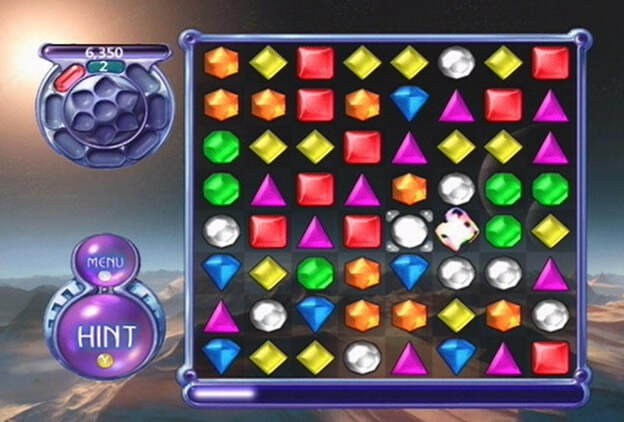Choose the white gem directly below the hypercube

tap(456, 273)
